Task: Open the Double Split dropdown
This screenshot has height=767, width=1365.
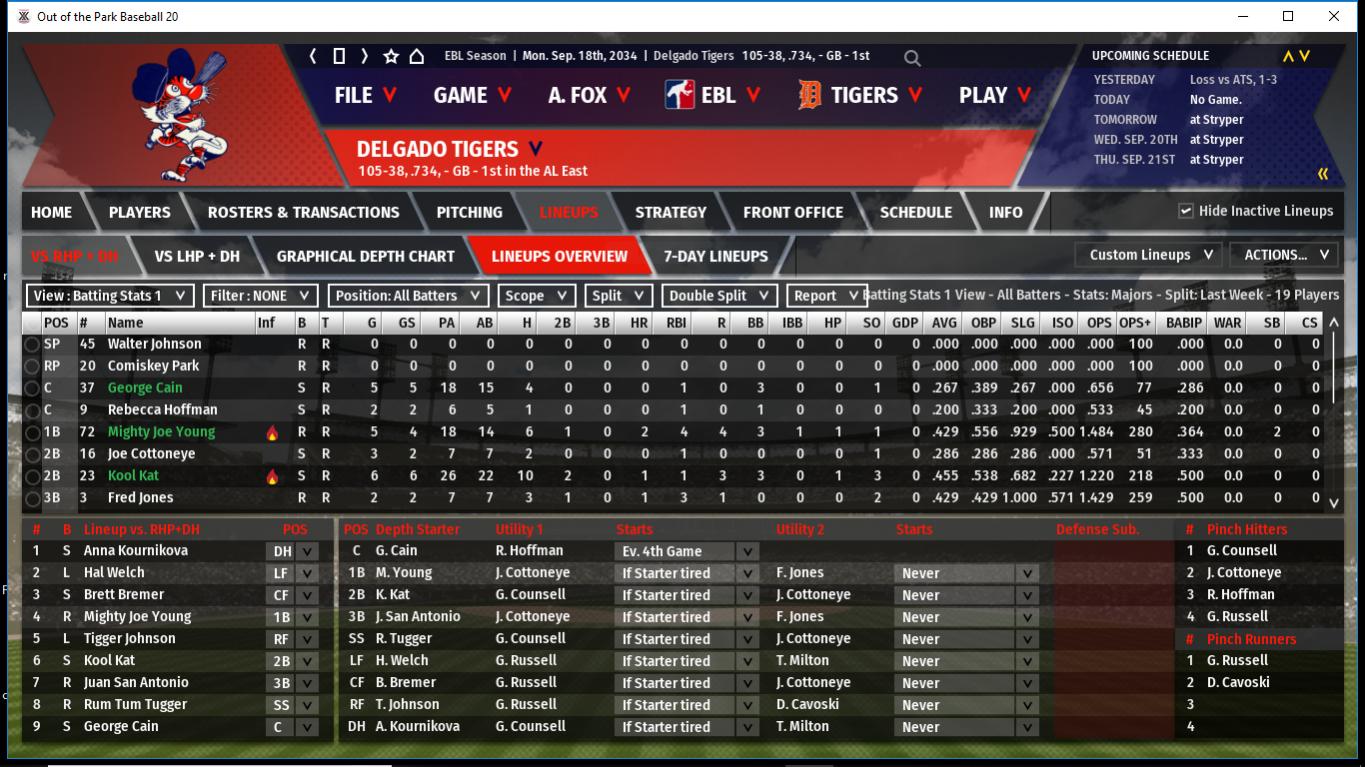Action: tap(719, 296)
